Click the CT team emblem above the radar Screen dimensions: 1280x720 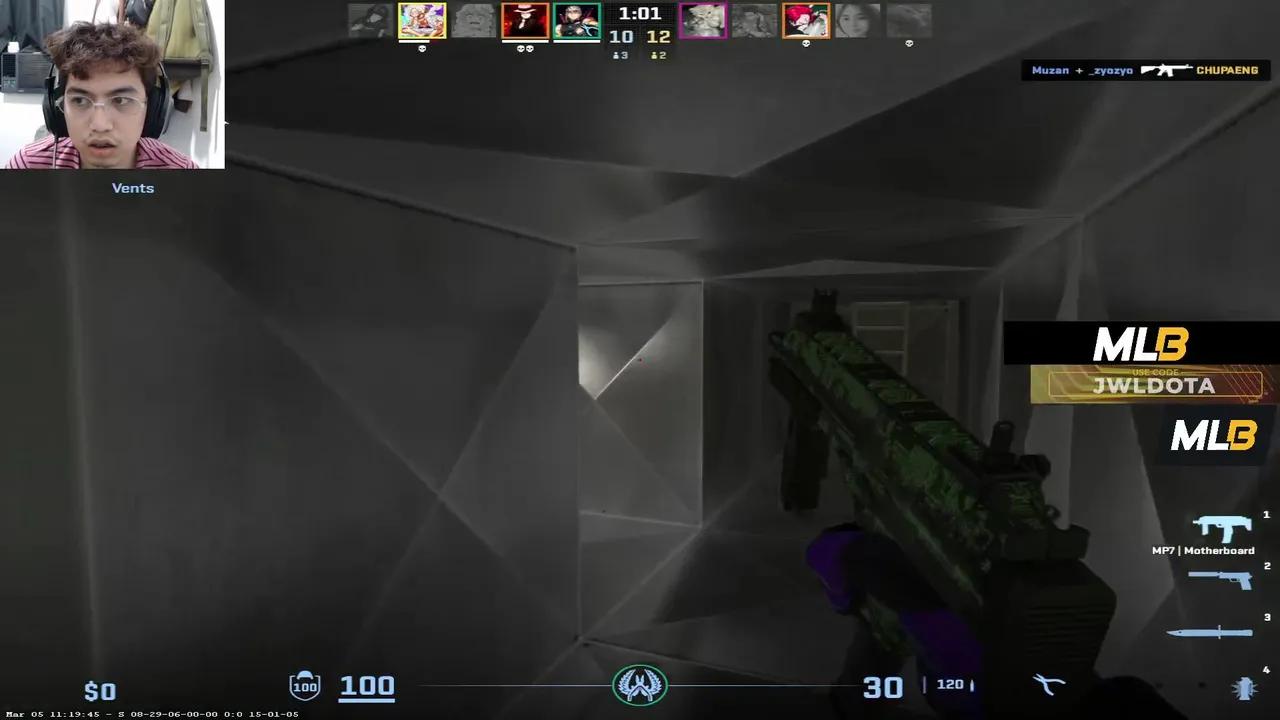640,684
